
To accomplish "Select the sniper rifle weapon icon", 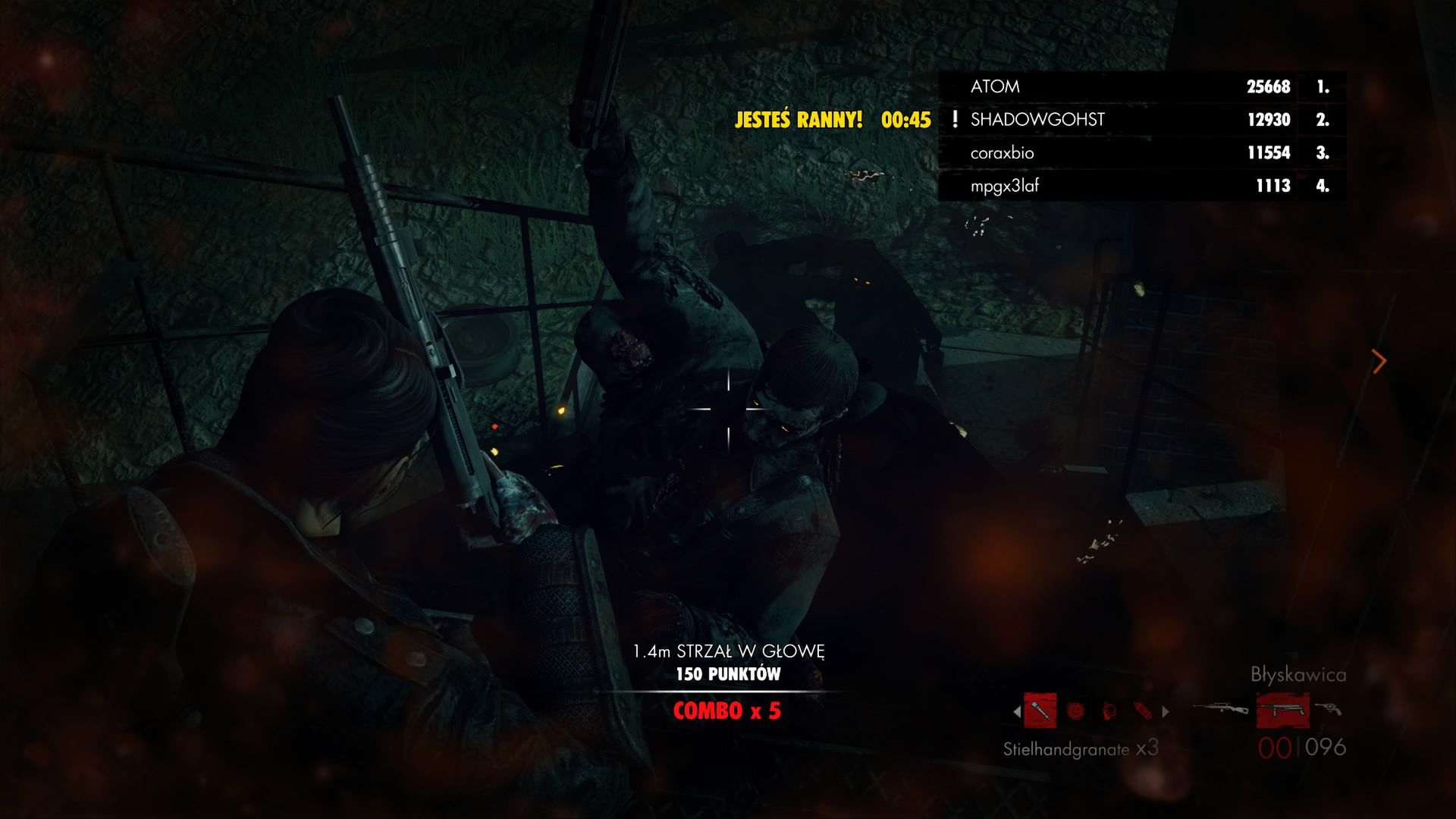I will pyautogui.click(x=1221, y=709).
